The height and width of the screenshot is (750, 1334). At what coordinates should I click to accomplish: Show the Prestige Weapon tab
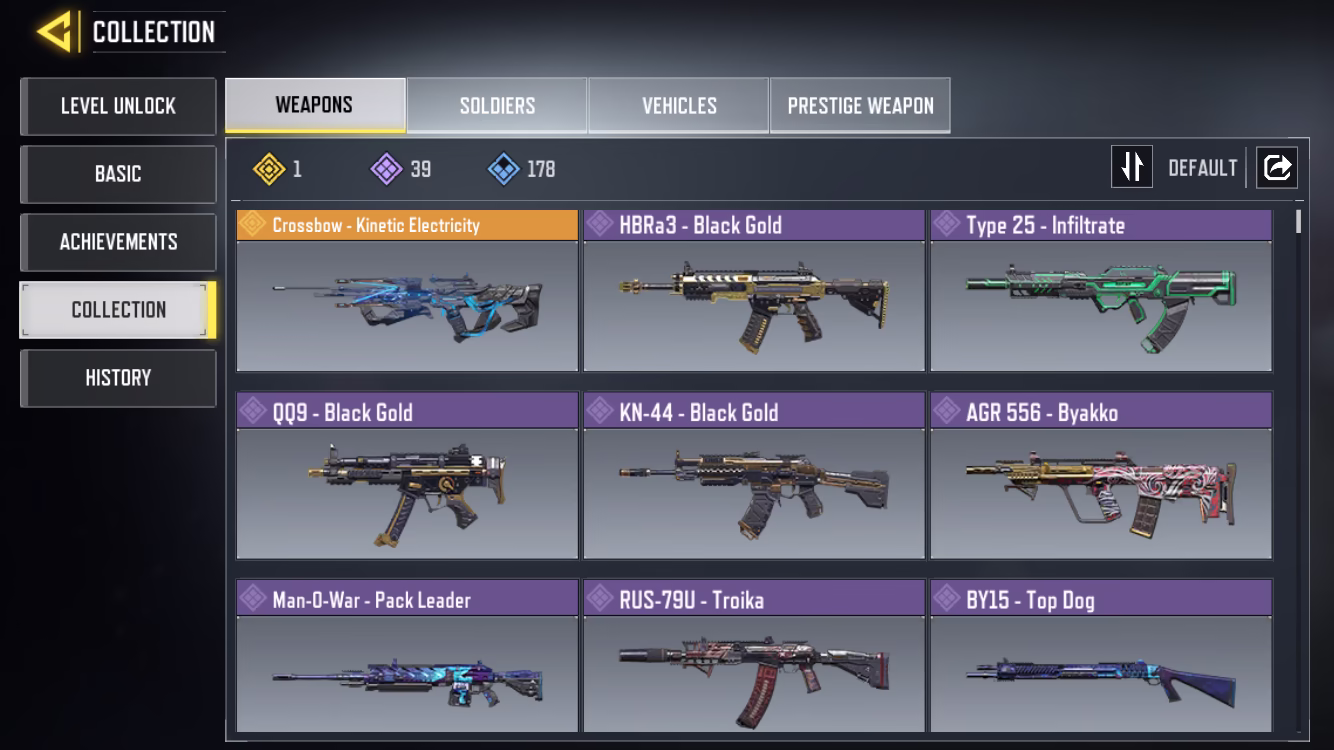click(x=860, y=106)
